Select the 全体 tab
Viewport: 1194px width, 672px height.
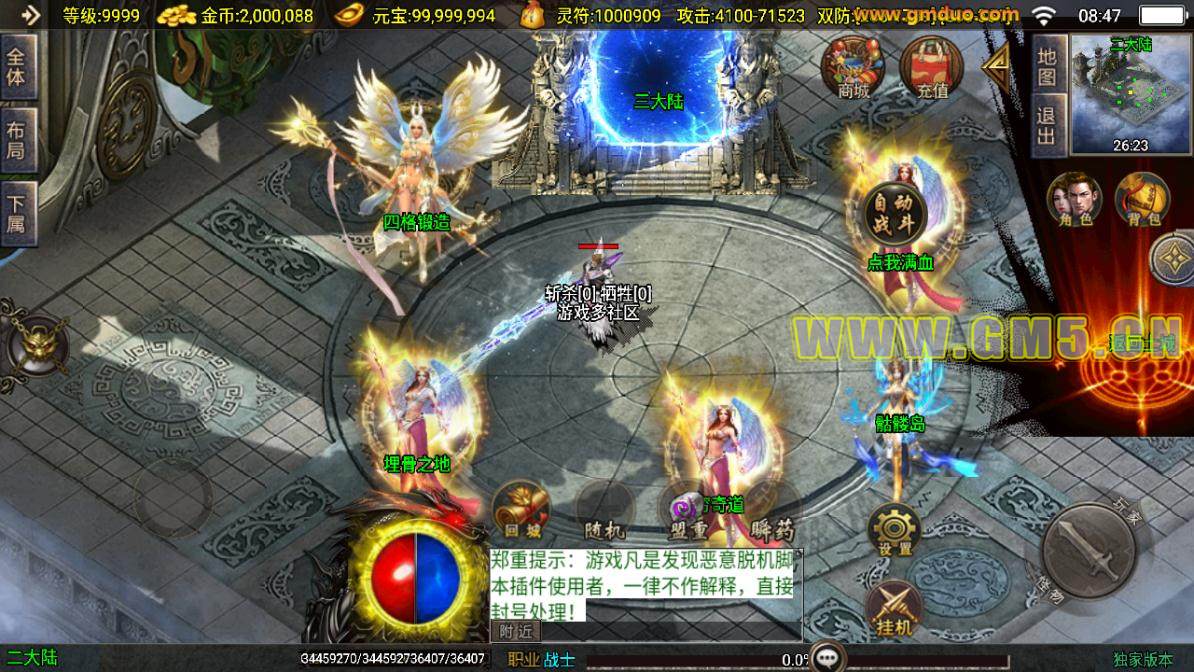[x=17, y=68]
